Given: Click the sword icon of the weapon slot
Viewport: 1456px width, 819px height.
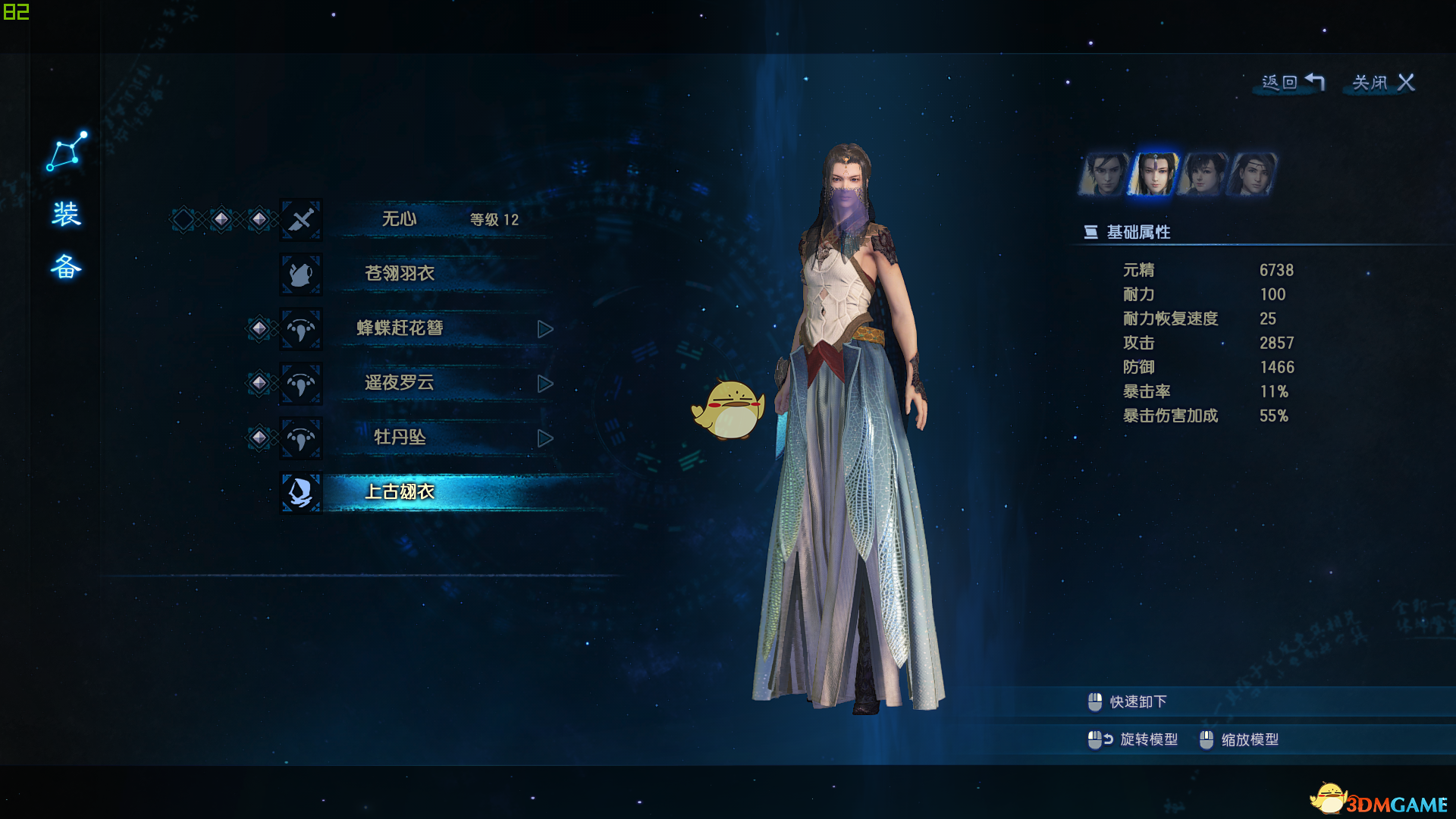Looking at the screenshot, I should point(301,220).
